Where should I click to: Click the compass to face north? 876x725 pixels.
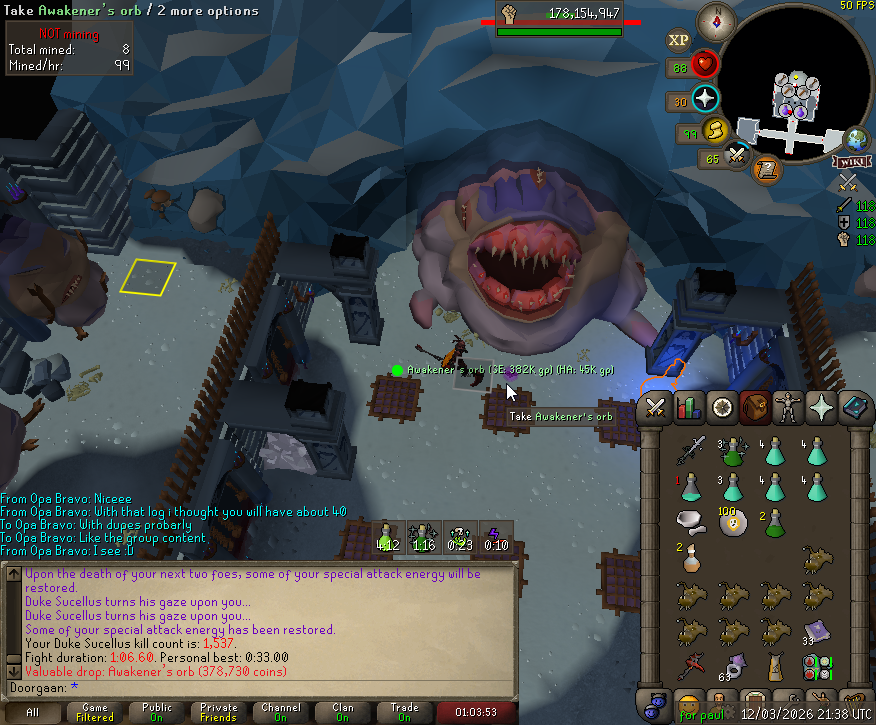716,18
